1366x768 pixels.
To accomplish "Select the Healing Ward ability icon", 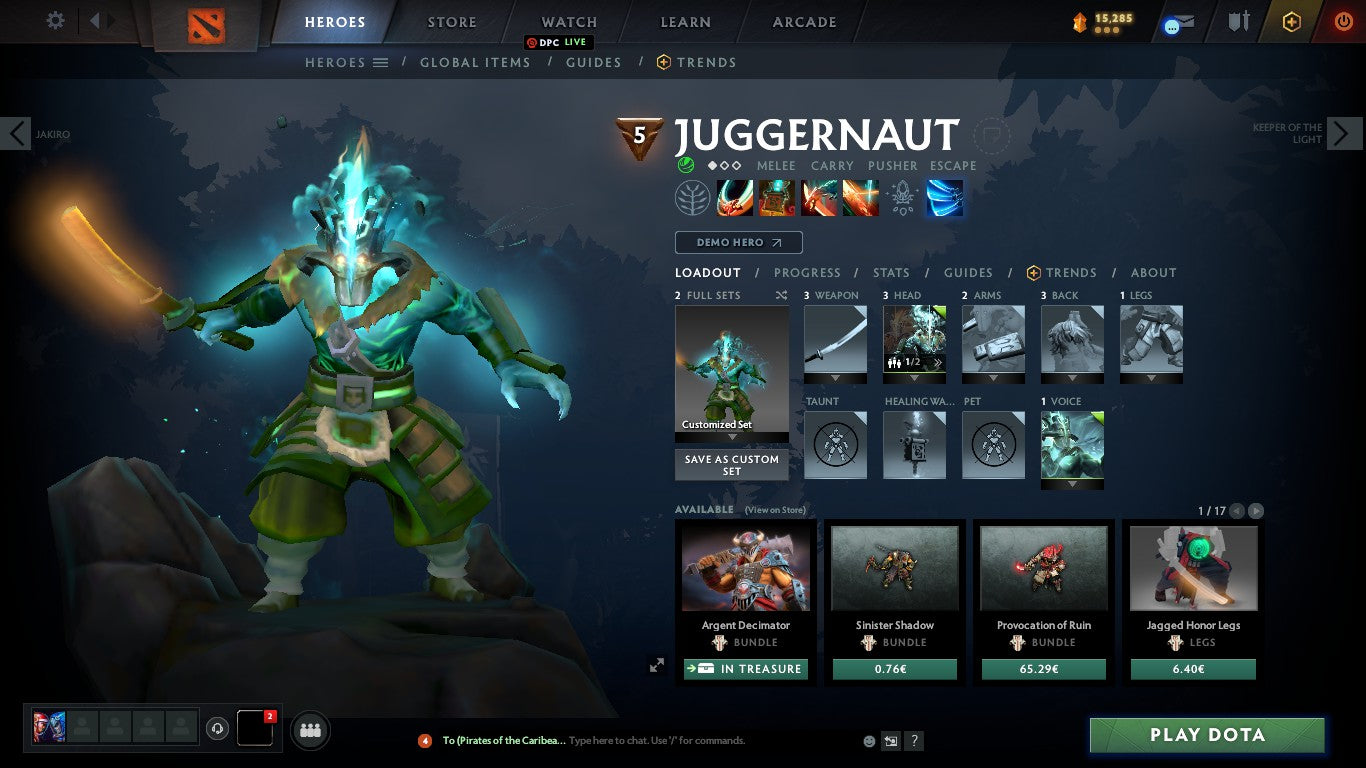I will point(776,198).
